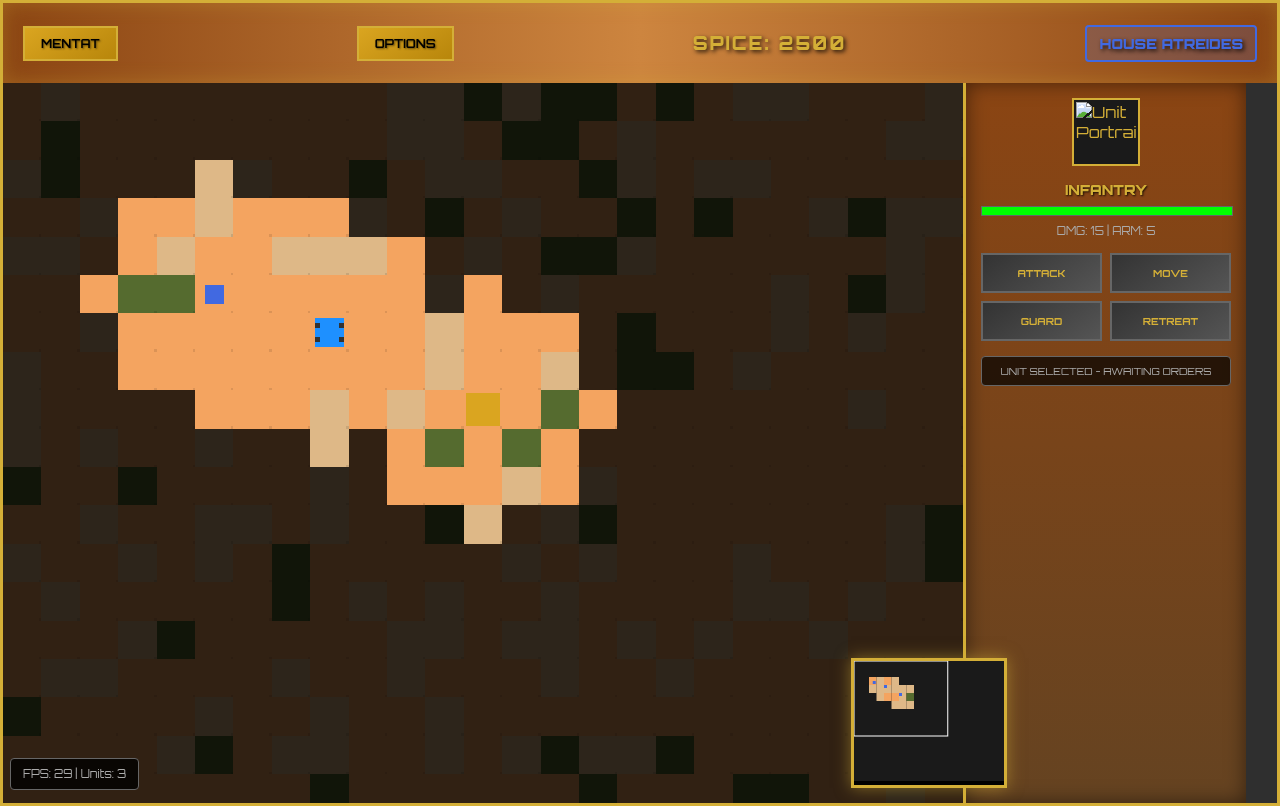Set the unit to Guard
This screenshot has height=806, width=1280.
point(1041,321)
